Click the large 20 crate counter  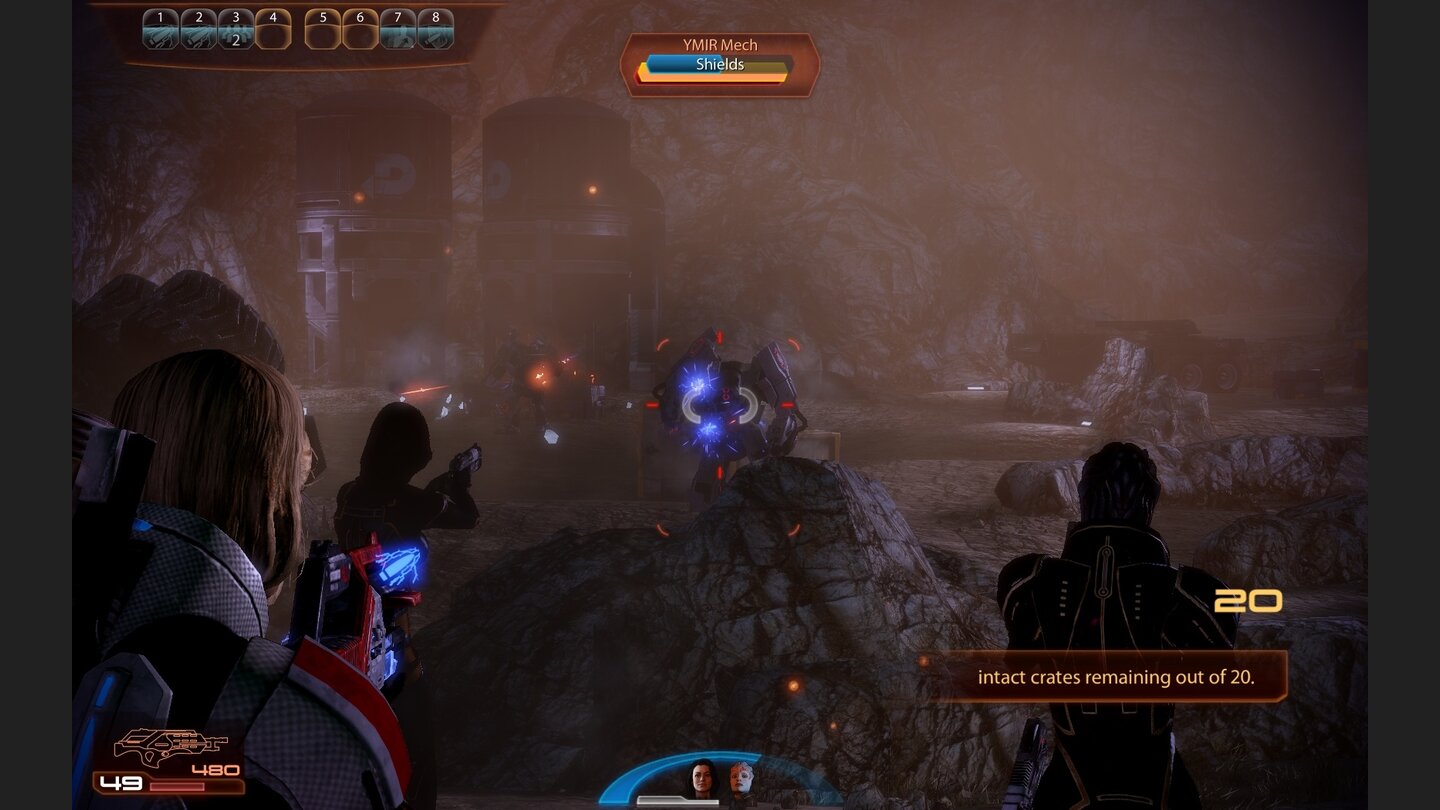tap(1248, 601)
